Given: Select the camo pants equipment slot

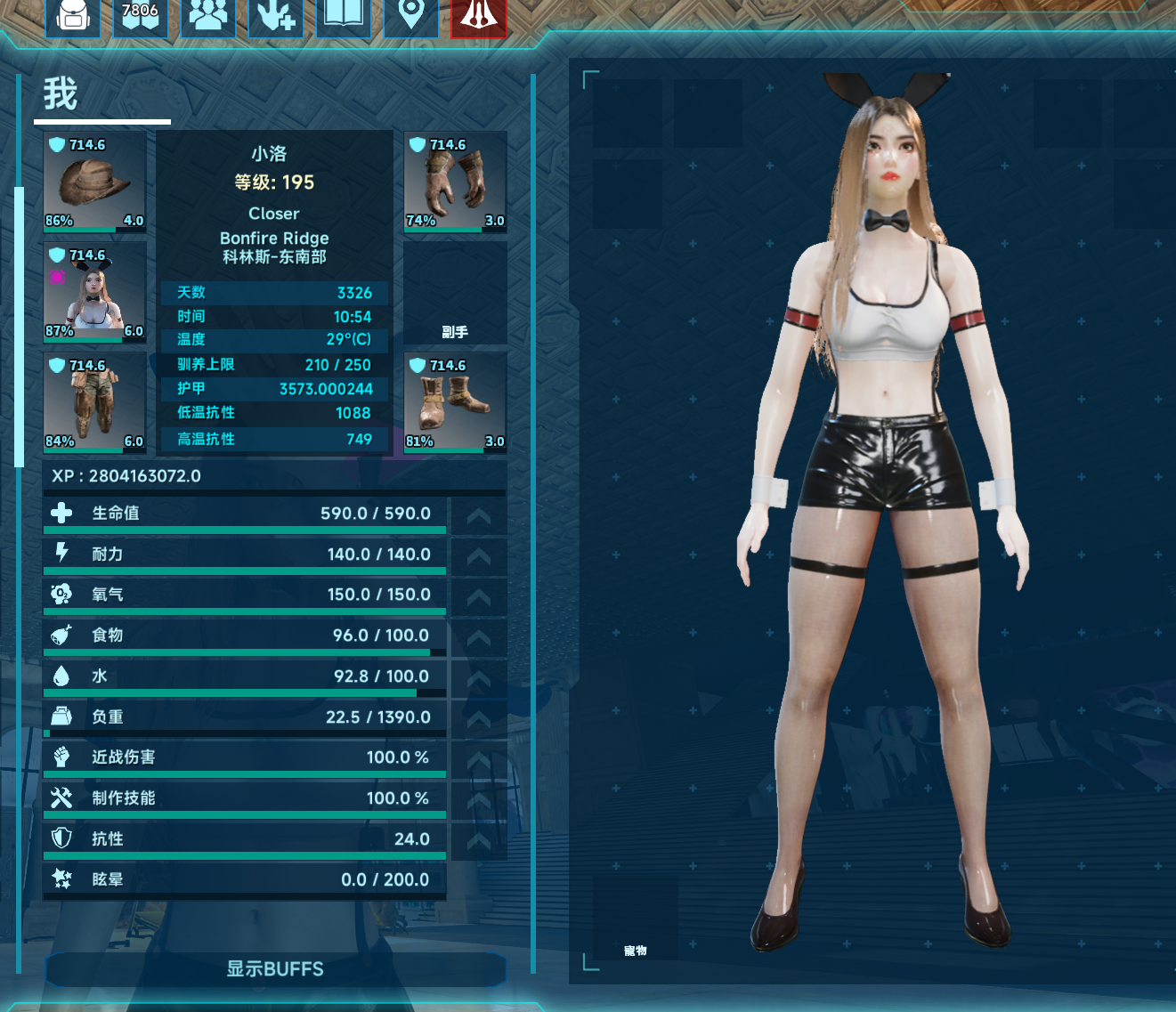Looking at the screenshot, I should tap(95, 403).
